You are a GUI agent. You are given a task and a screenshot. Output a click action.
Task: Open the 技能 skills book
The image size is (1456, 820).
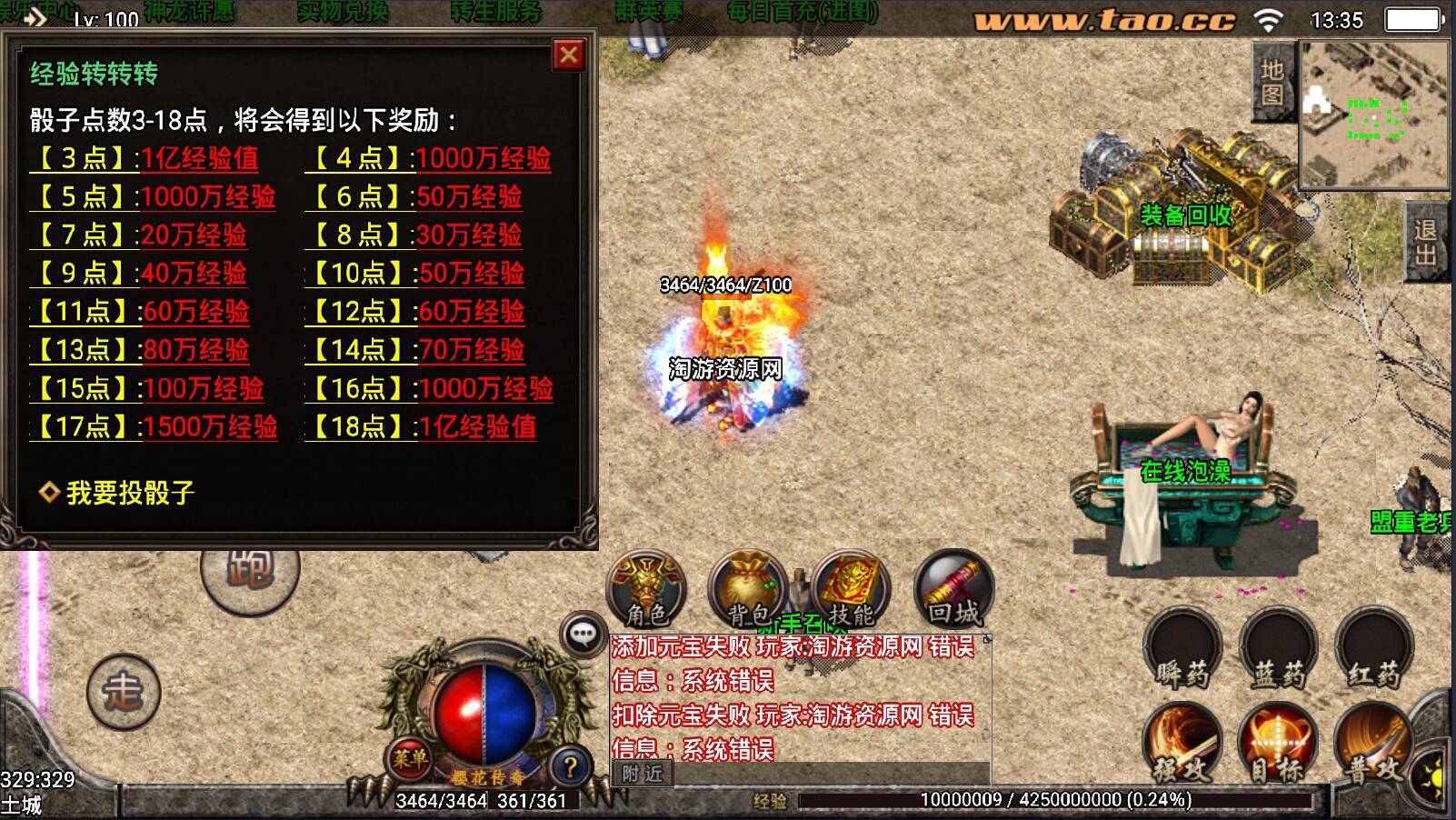tap(851, 590)
